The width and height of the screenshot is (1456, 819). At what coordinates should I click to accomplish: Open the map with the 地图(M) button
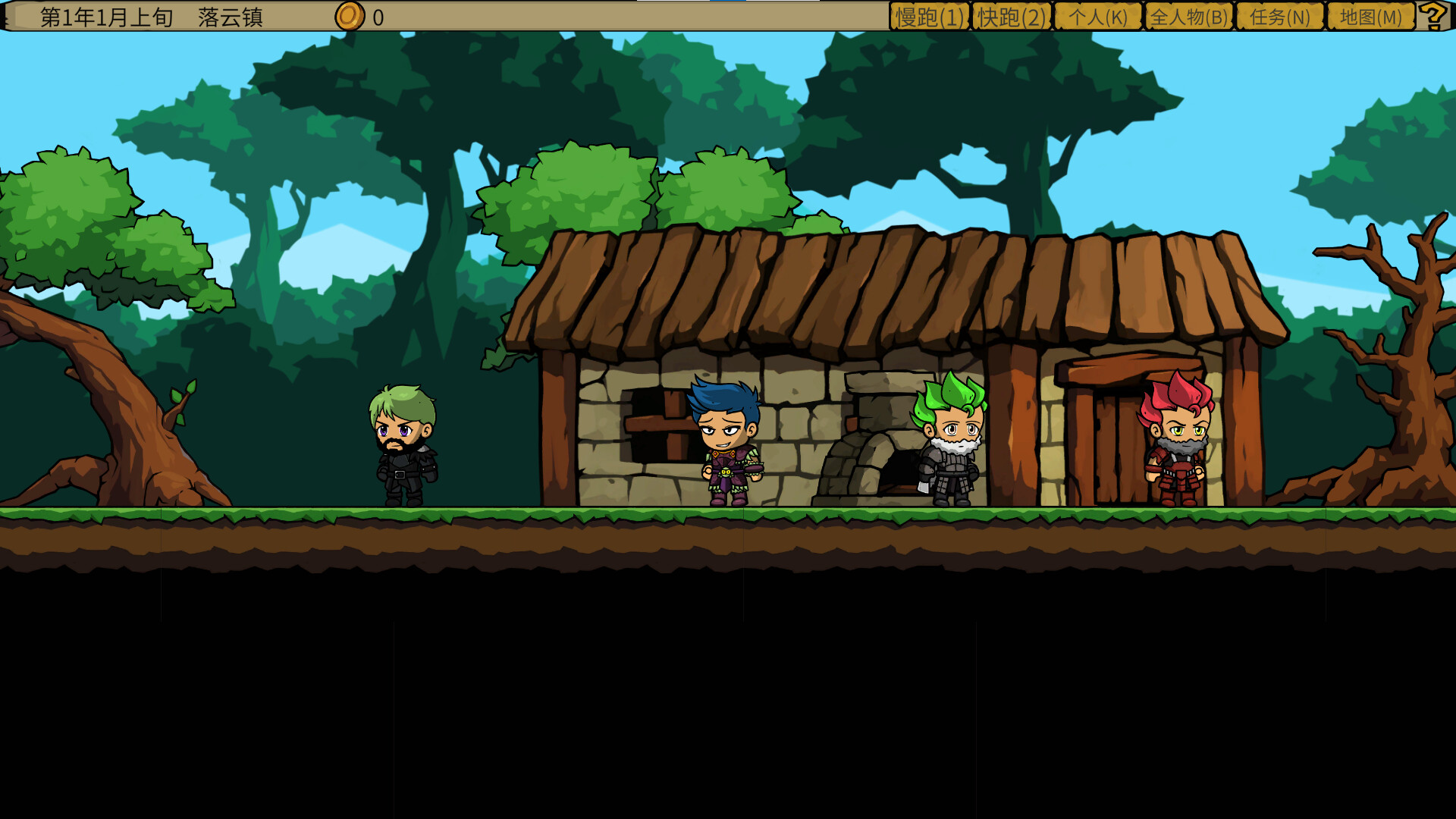click(1369, 15)
